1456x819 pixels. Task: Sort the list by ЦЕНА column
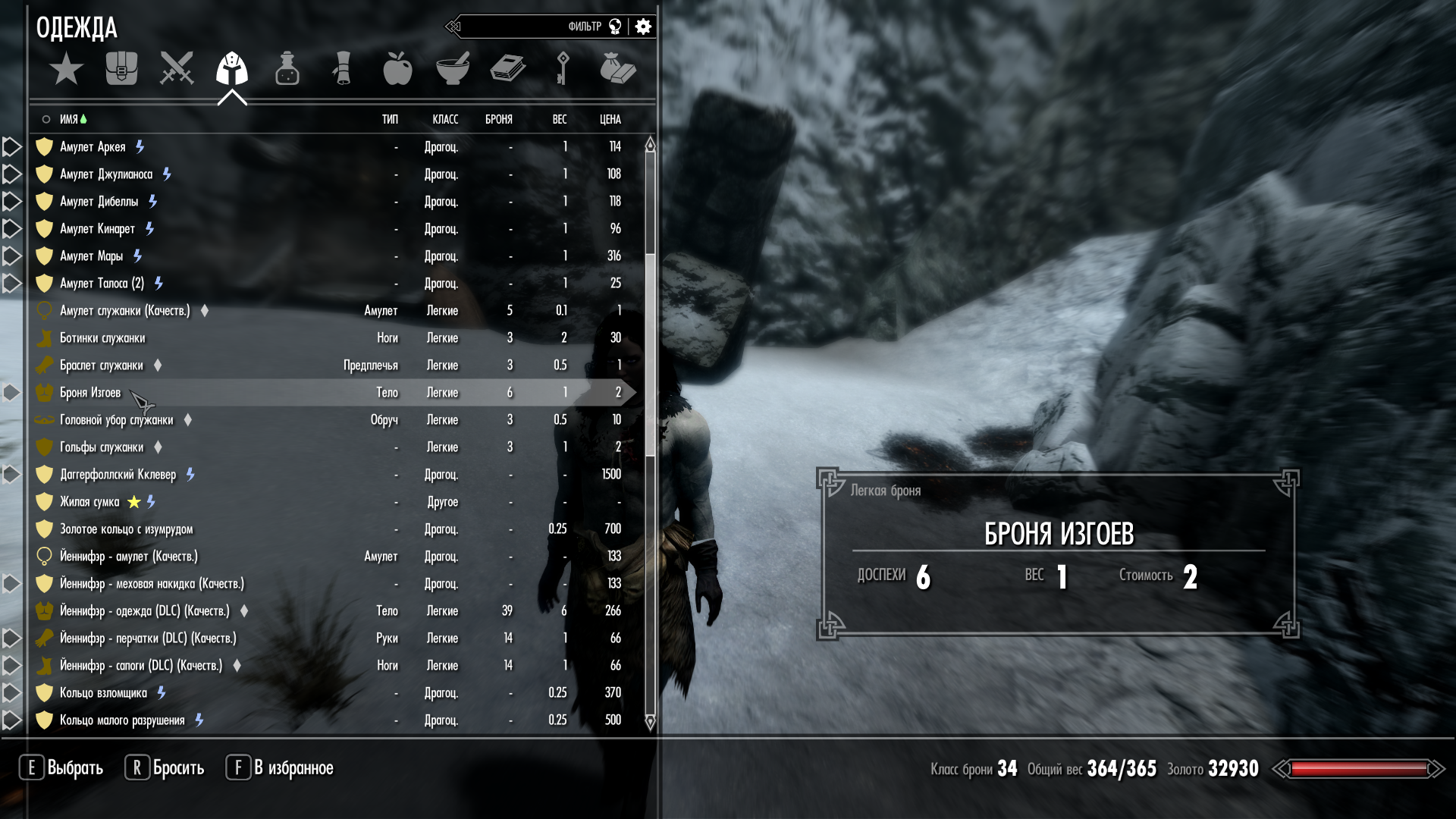[610, 119]
